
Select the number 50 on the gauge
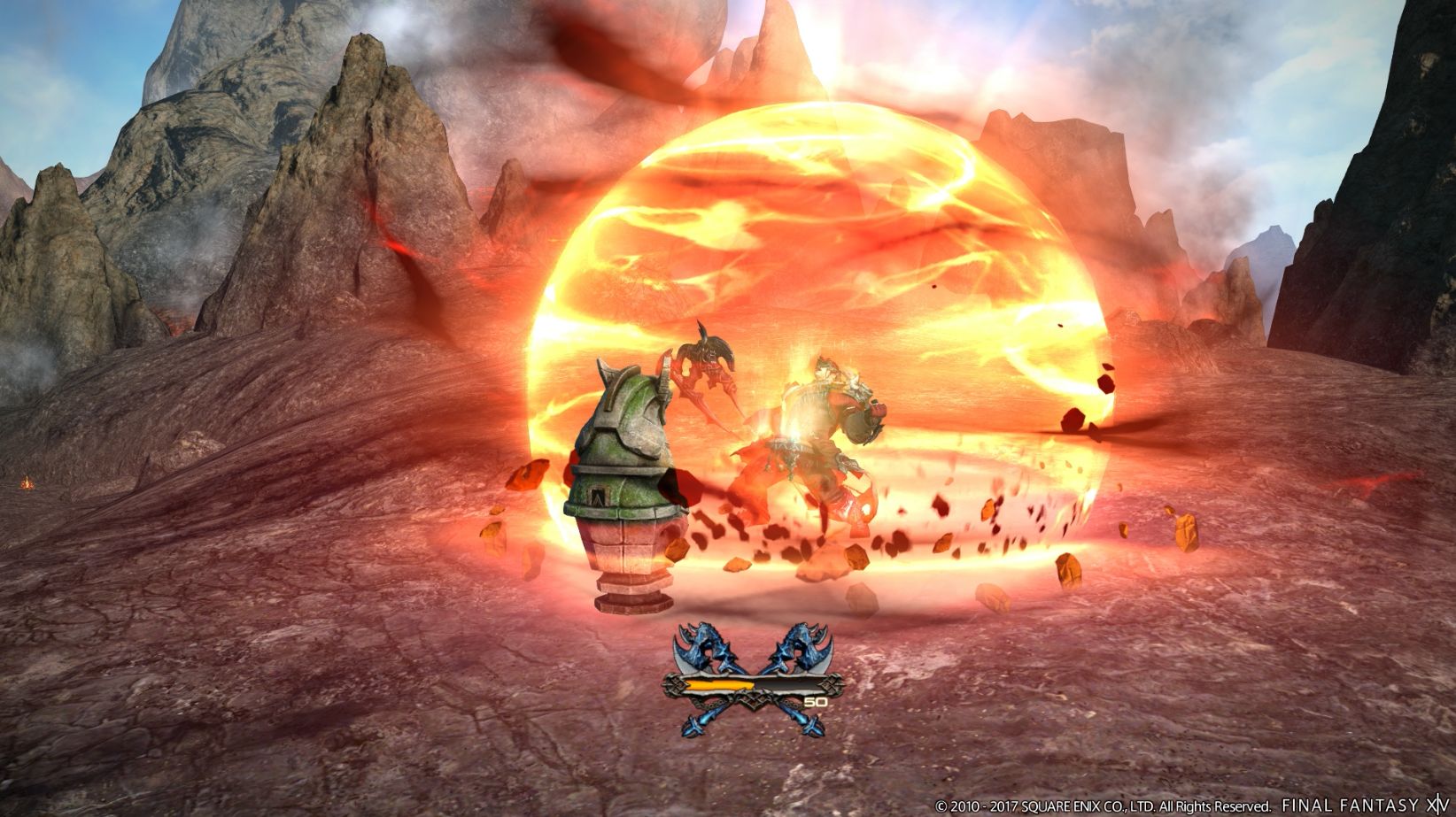pyautogui.click(x=816, y=700)
